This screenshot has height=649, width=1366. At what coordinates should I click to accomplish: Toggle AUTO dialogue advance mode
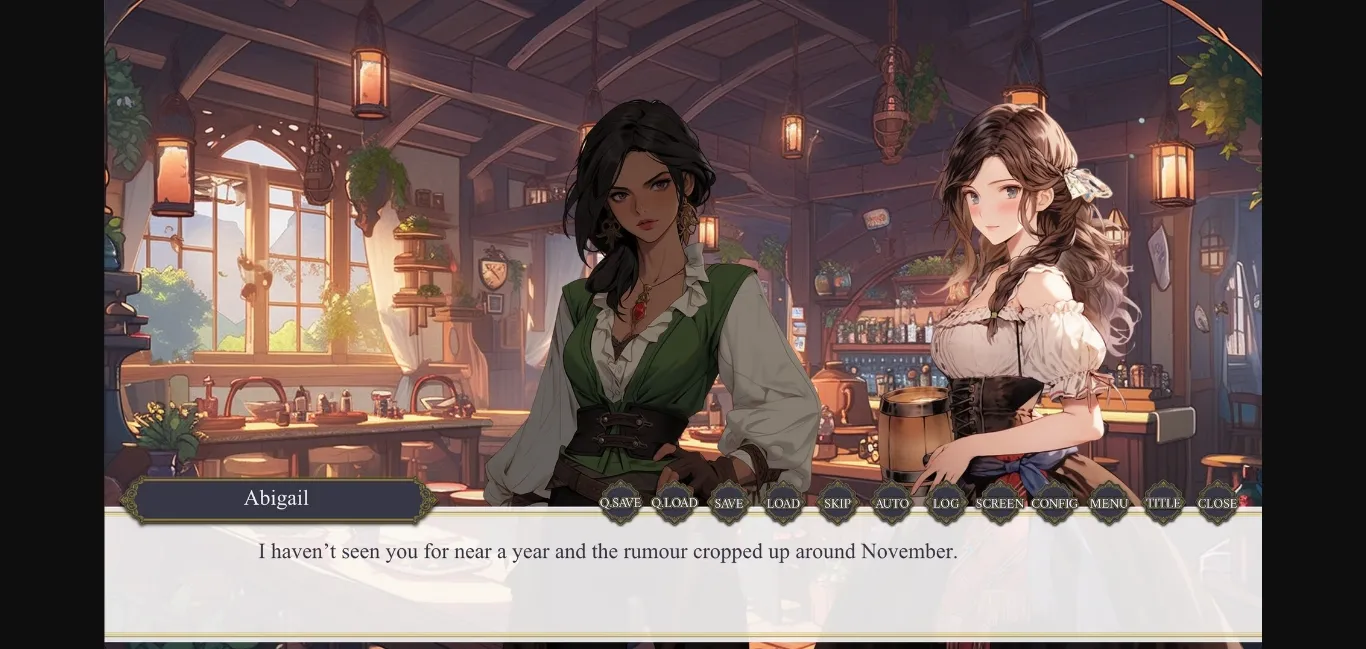point(891,503)
